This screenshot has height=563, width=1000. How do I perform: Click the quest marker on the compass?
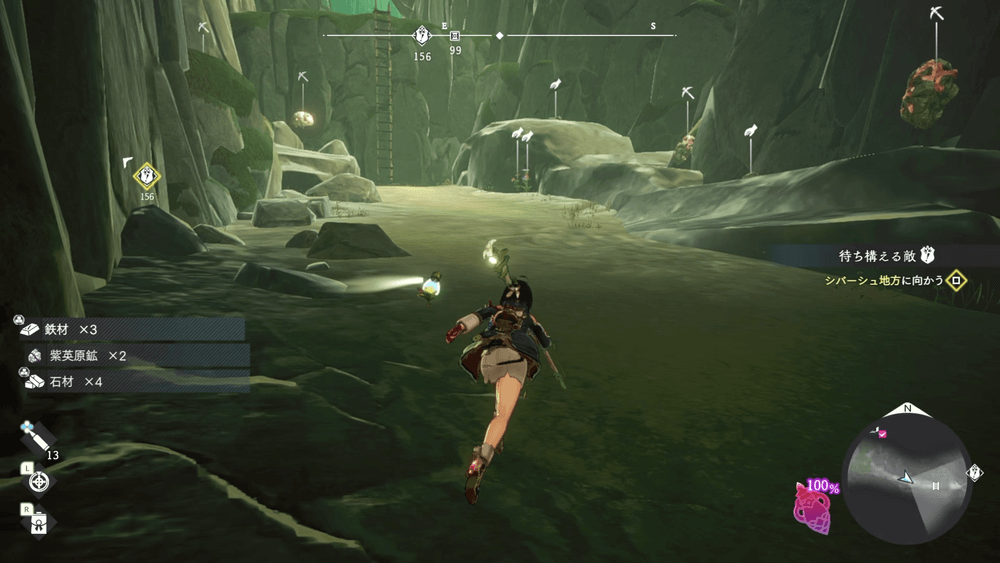coord(422,36)
